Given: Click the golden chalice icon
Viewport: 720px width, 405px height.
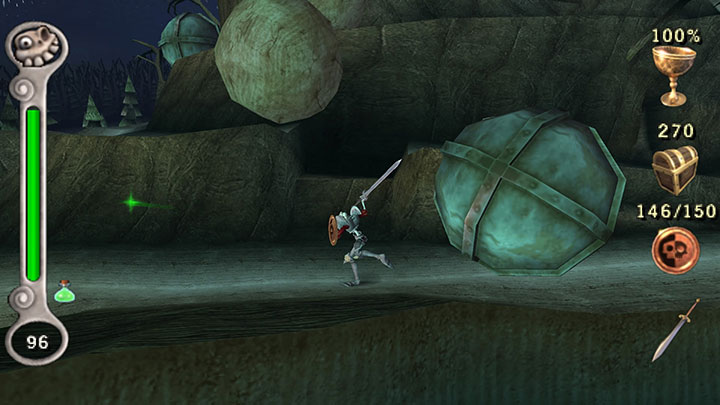Looking at the screenshot, I should (675, 75).
